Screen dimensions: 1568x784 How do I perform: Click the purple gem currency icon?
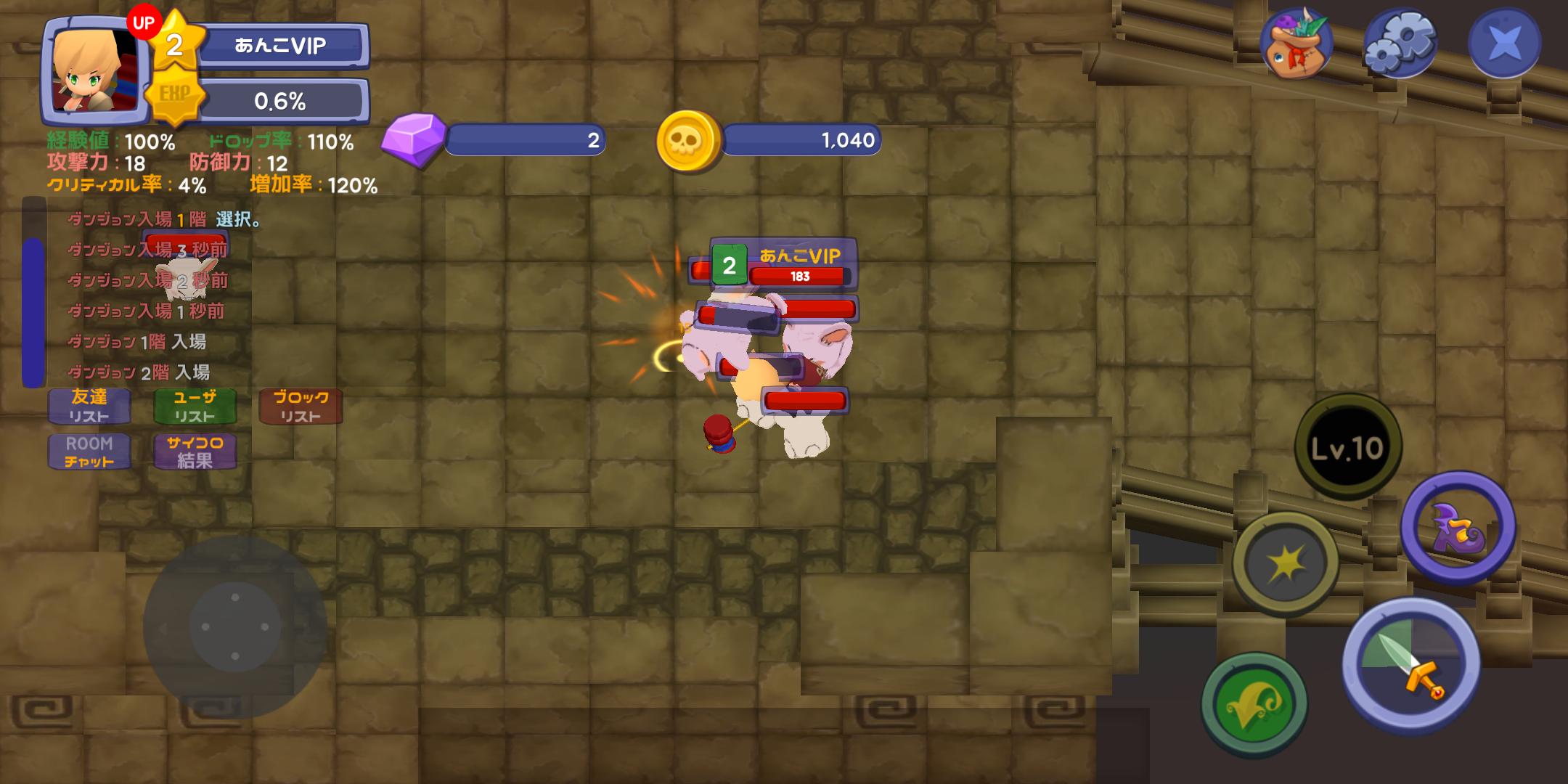coord(413,139)
